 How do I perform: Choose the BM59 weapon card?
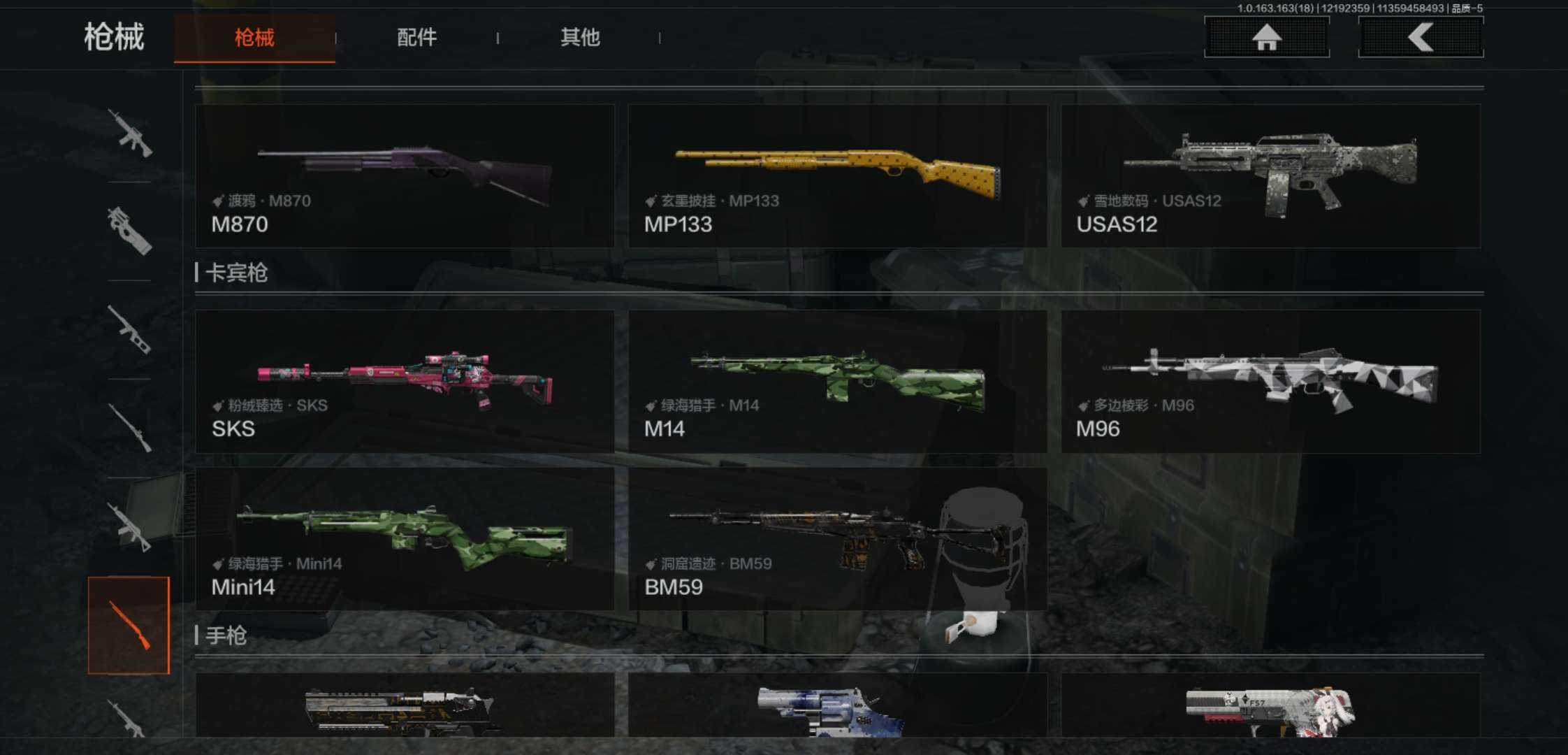click(x=837, y=540)
